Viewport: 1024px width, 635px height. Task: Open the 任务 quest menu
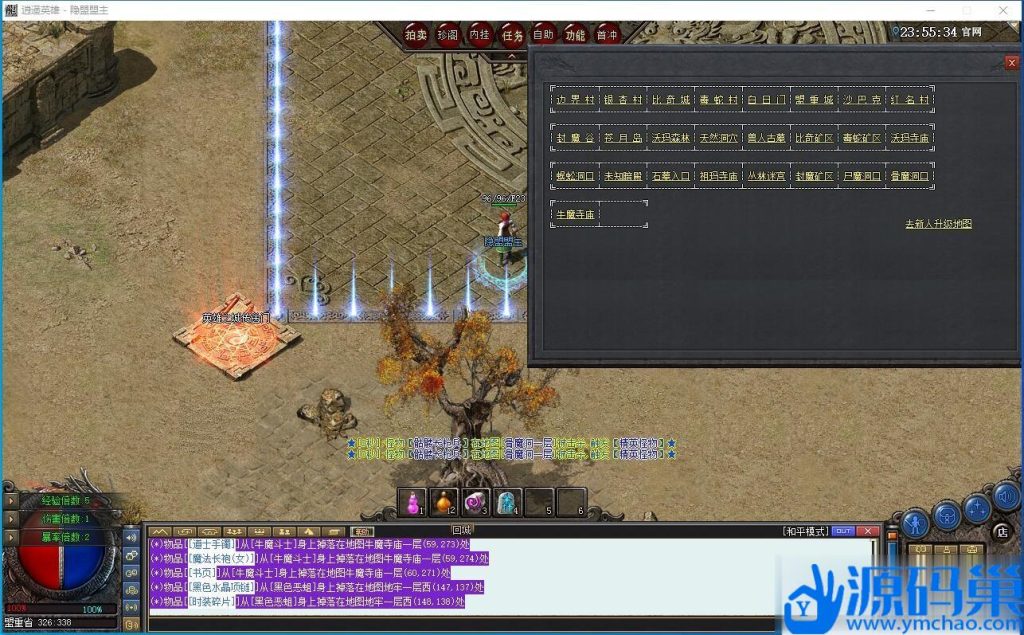[512, 34]
